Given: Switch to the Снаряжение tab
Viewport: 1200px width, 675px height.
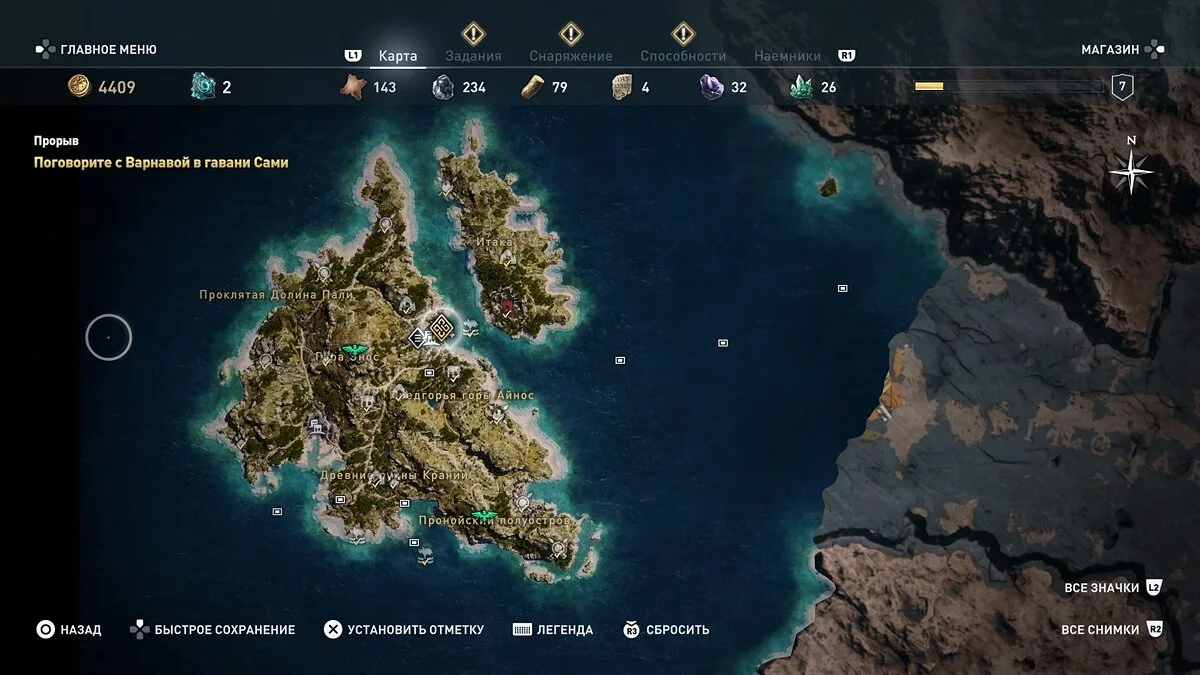Looking at the screenshot, I should click(569, 56).
